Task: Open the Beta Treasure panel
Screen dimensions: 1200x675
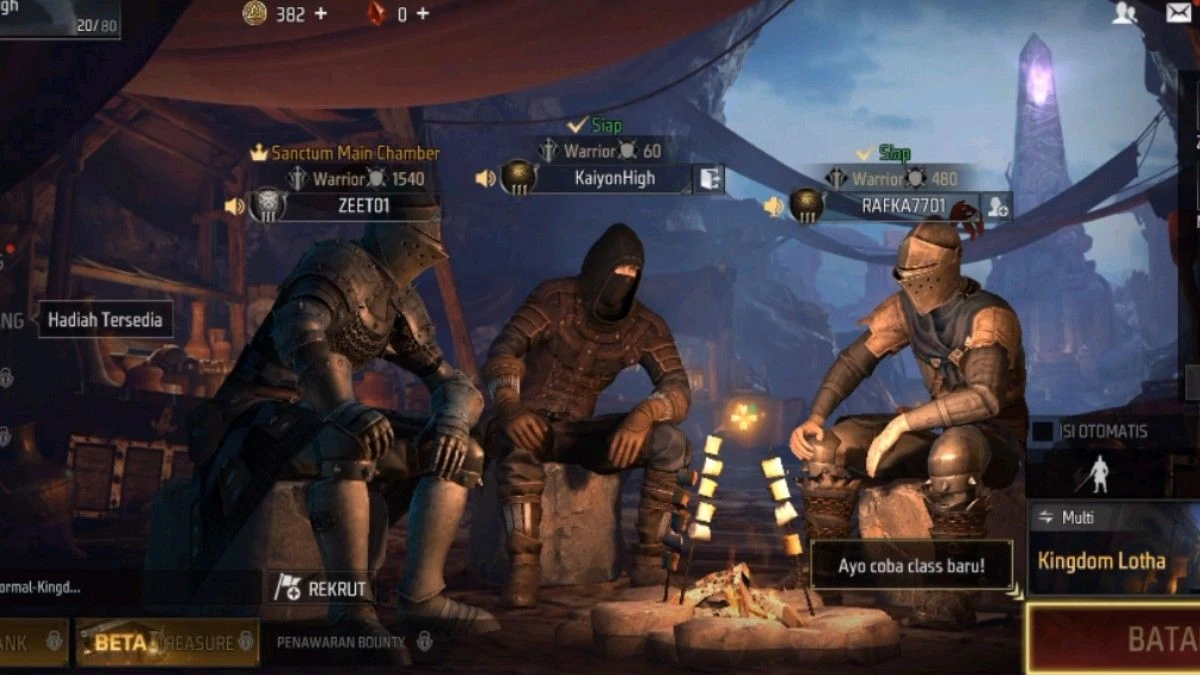Action: [x=167, y=642]
